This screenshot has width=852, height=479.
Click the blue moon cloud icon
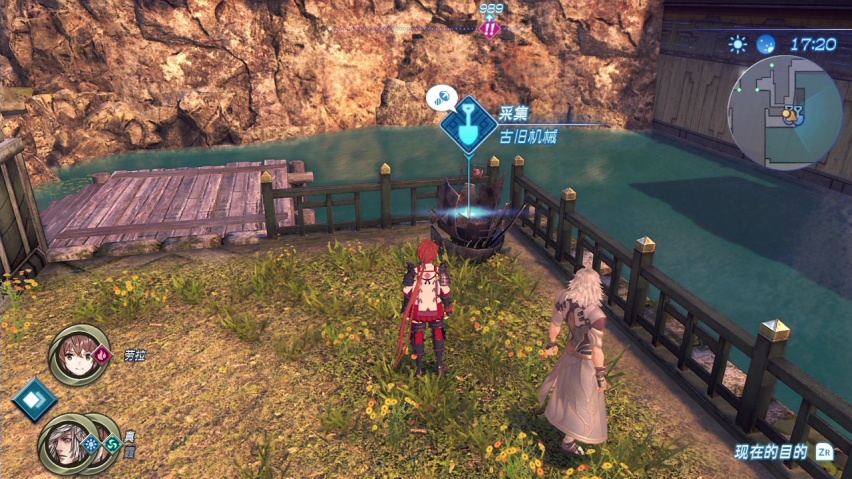[765, 44]
